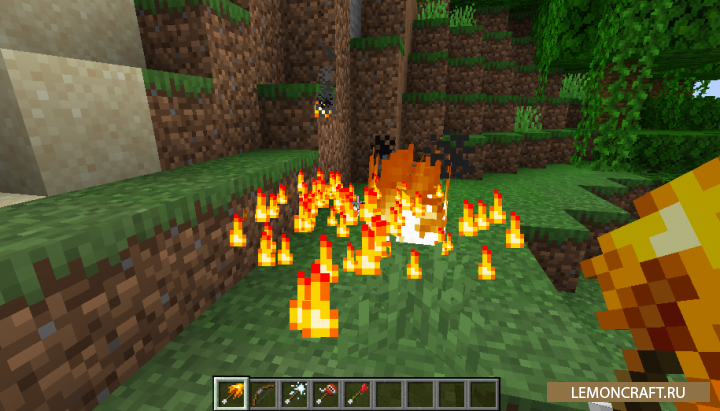Select the red-pointed arrow slot
The height and width of the screenshot is (411, 720).
tap(358, 392)
